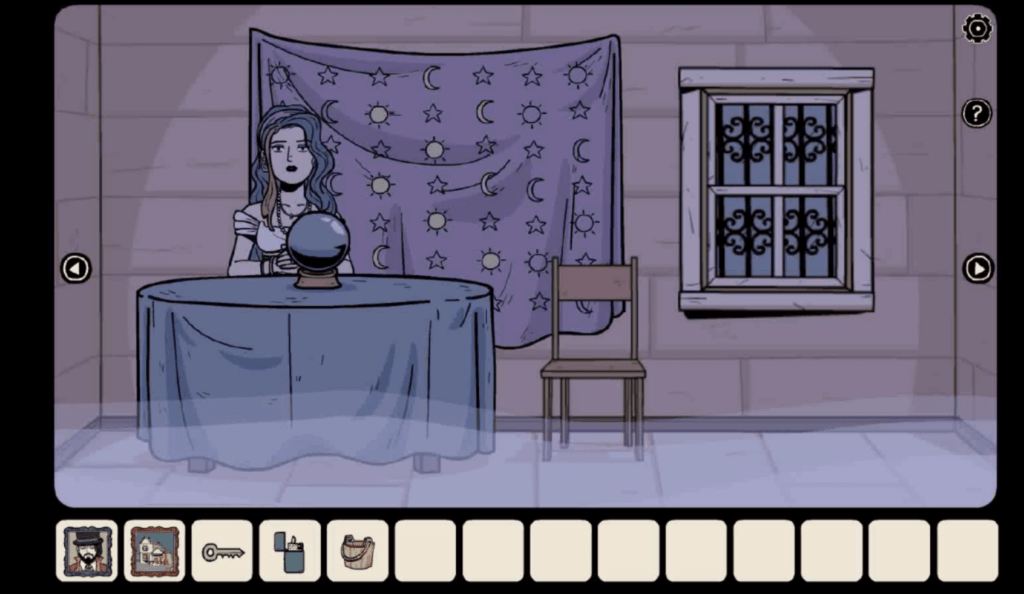Pick the lighter from the inventory

[x=290, y=551]
